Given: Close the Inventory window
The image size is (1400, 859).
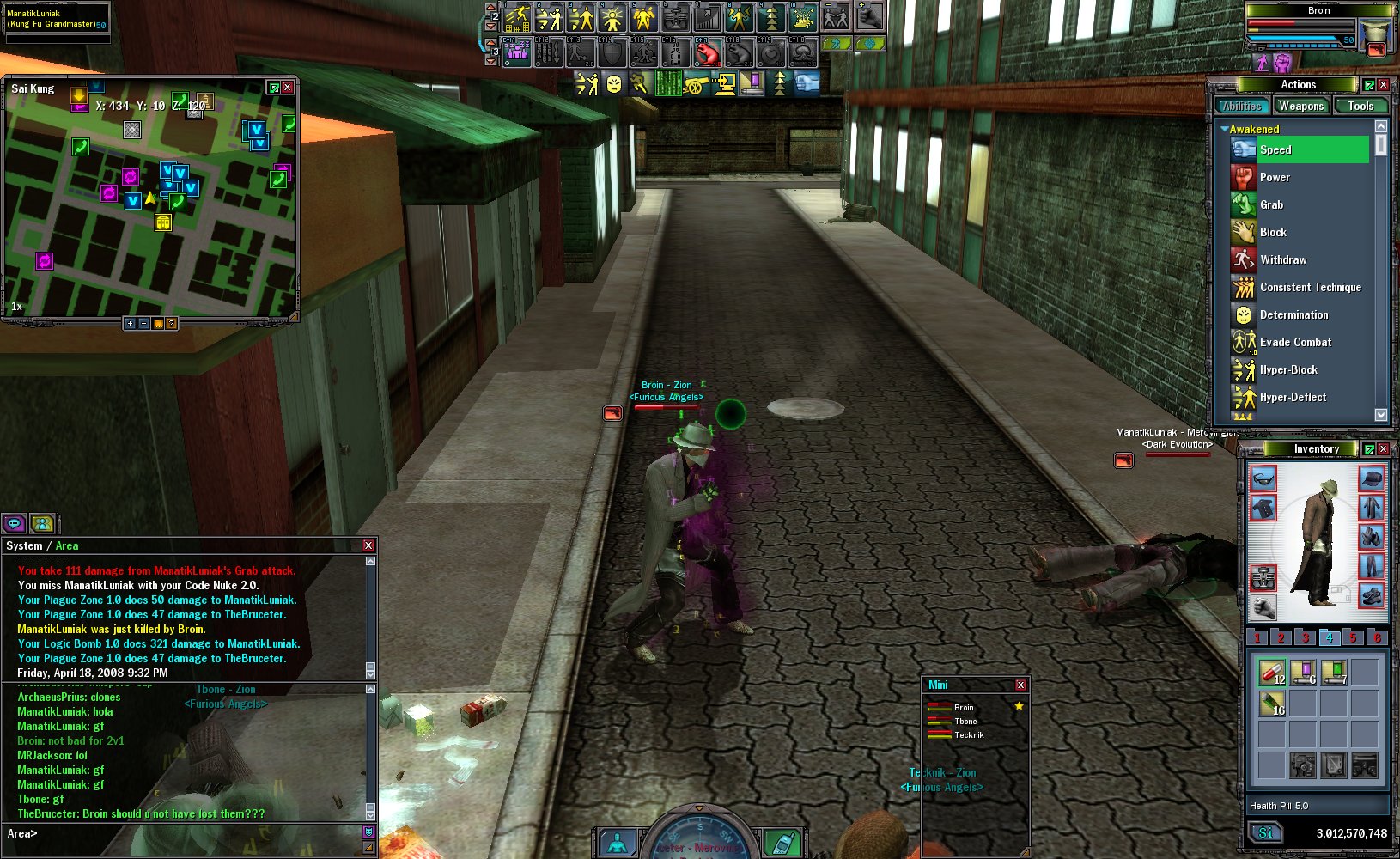Looking at the screenshot, I should [x=1383, y=449].
